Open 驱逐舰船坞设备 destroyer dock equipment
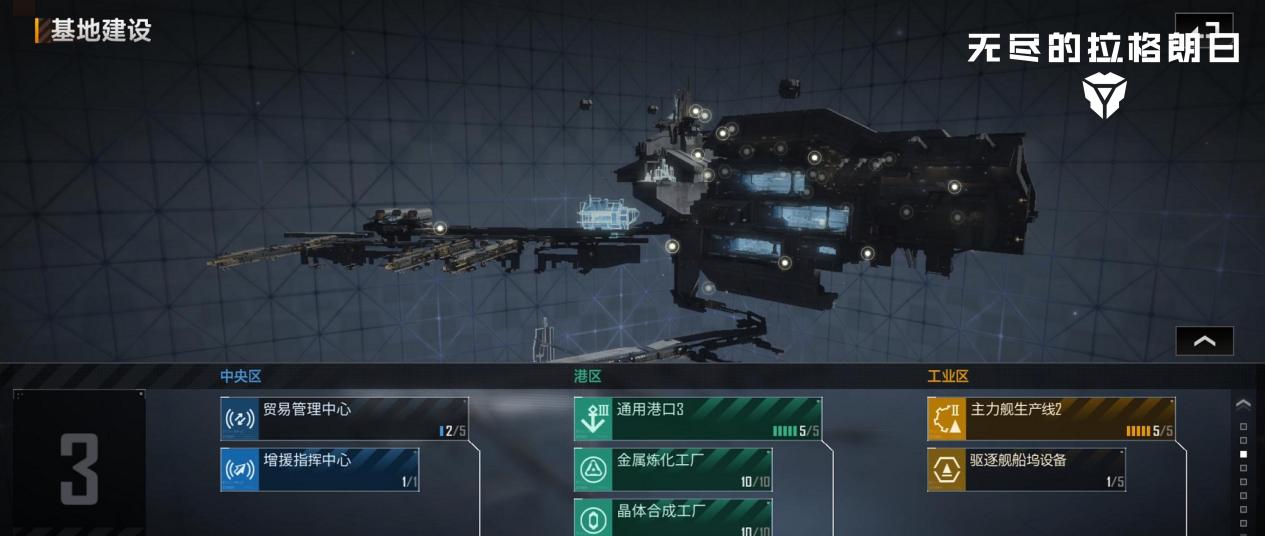 (1026, 470)
